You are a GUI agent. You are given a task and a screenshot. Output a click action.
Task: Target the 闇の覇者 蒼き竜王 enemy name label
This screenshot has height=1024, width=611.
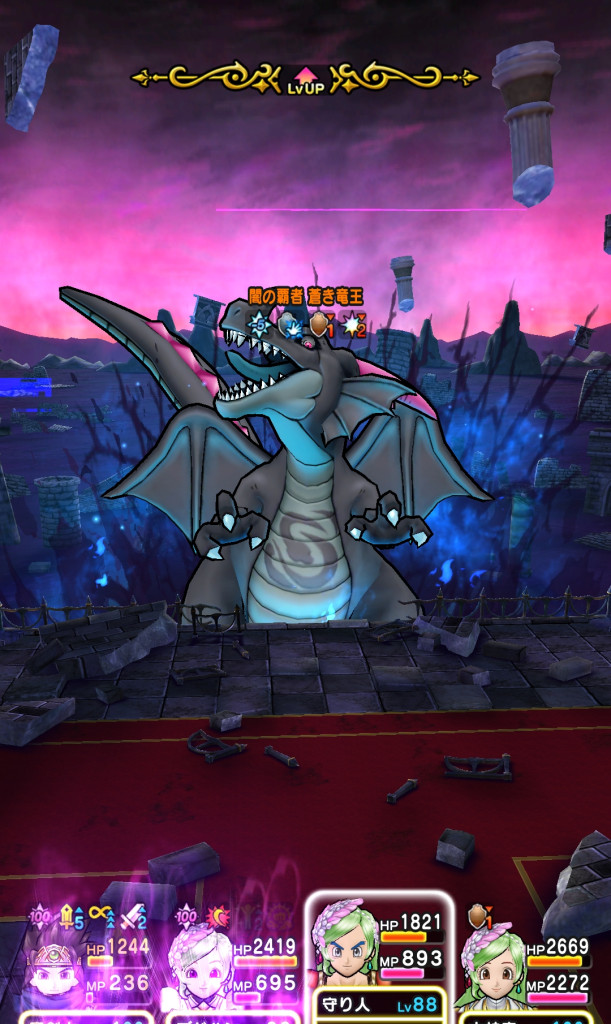pyautogui.click(x=305, y=296)
